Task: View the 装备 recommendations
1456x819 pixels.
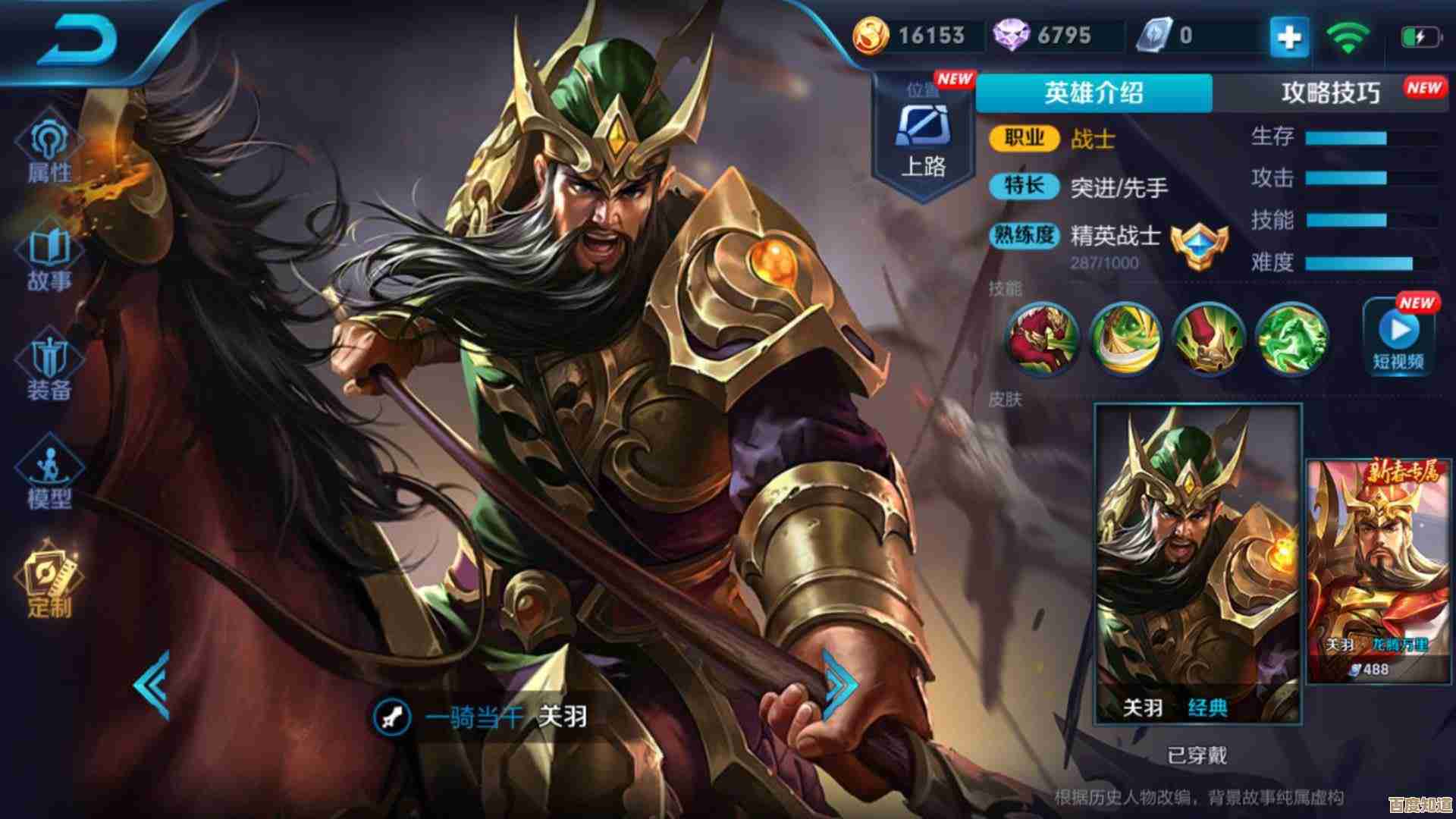Action: click(x=49, y=364)
